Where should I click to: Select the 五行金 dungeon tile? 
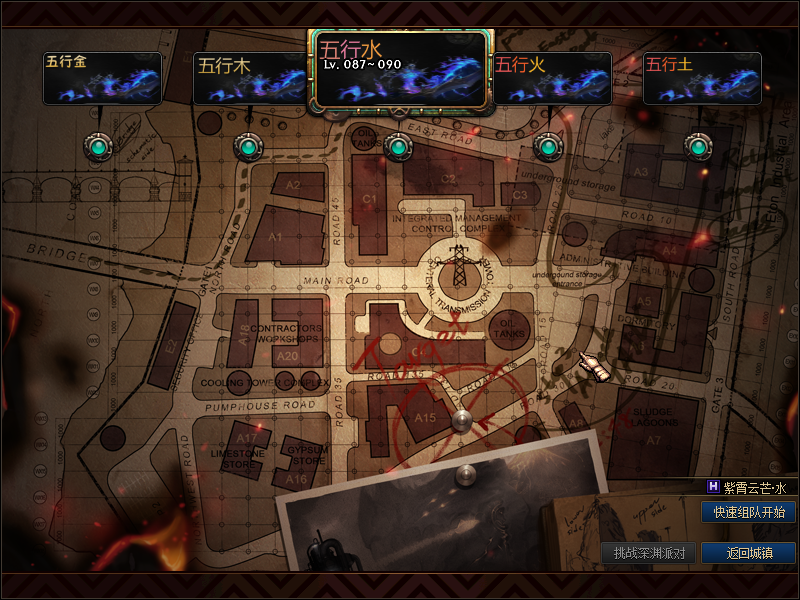(x=102, y=78)
